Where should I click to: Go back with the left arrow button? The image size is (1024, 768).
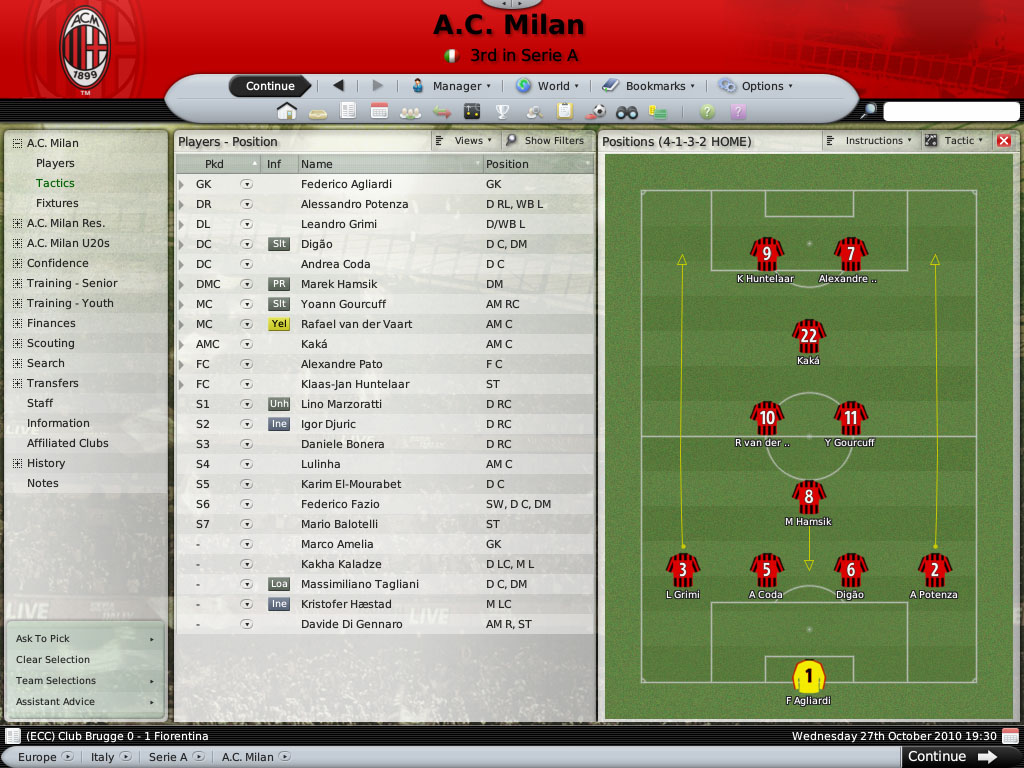pos(338,86)
